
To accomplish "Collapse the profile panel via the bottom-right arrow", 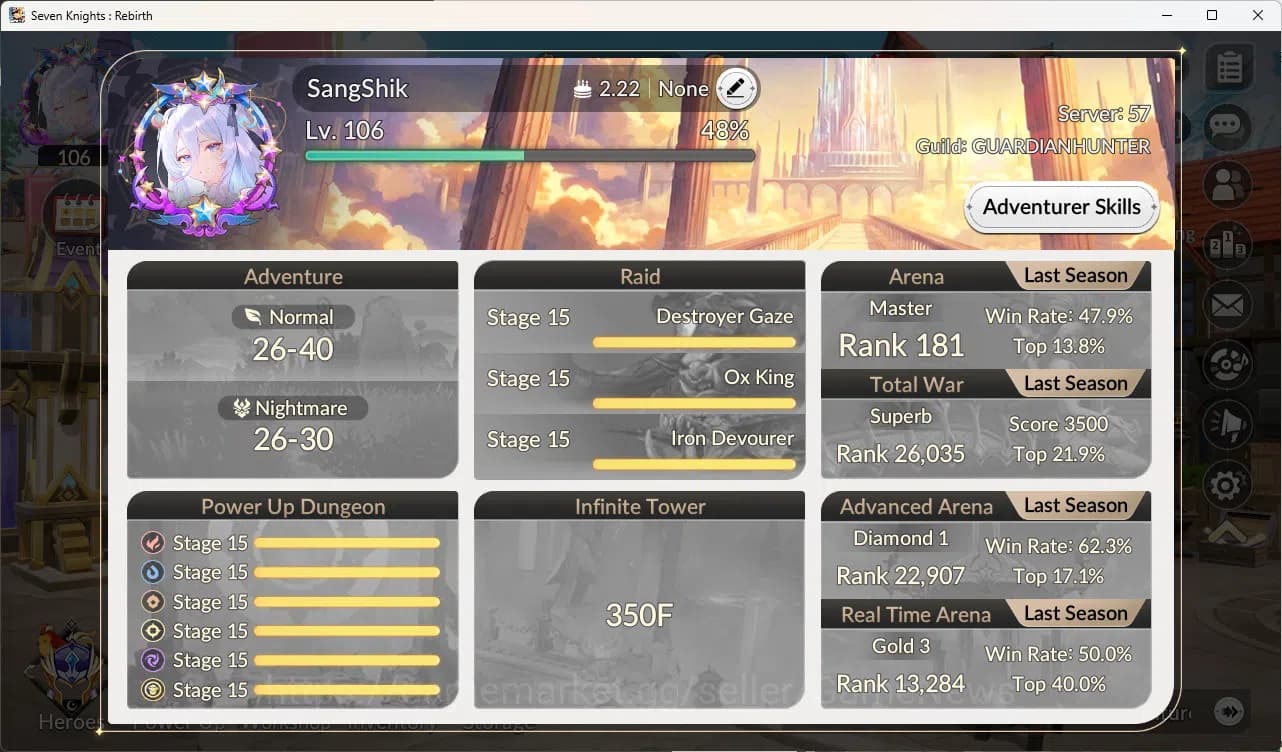I will [1230, 711].
